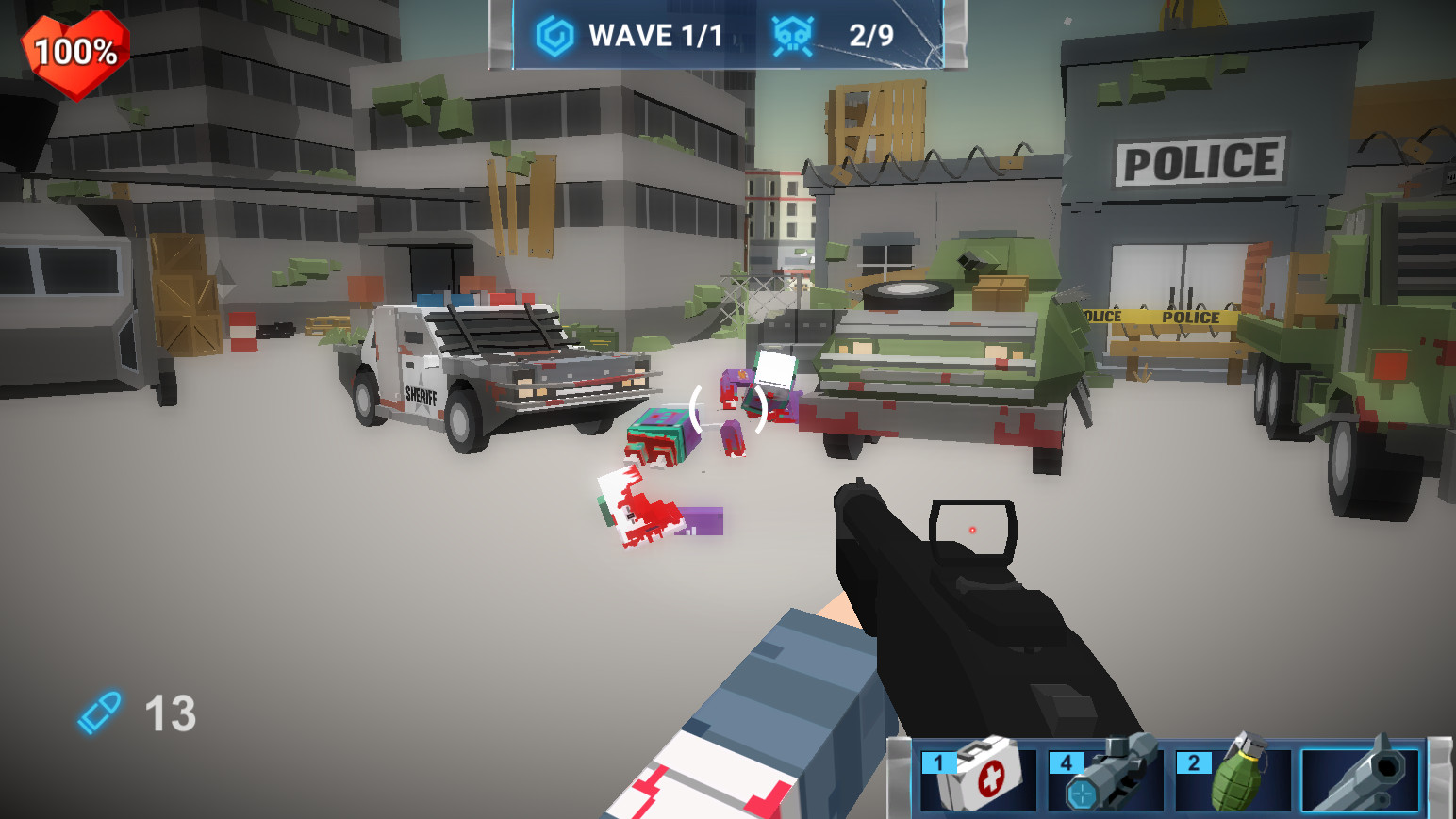The height and width of the screenshot is (819, 1456).
Task: Click the SHERIFF decal on the police car
Action: click(x=421, y=395)
